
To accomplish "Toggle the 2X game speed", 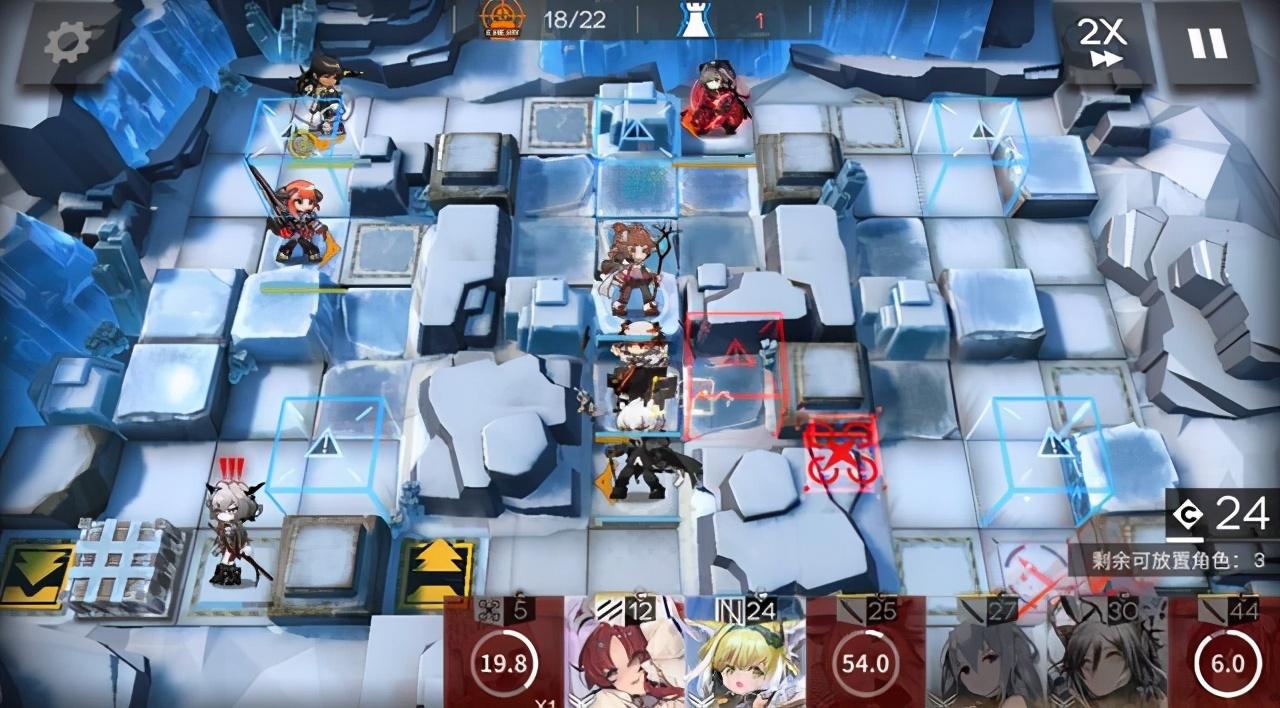I will pyautogui.click(x=1101, y=42).
